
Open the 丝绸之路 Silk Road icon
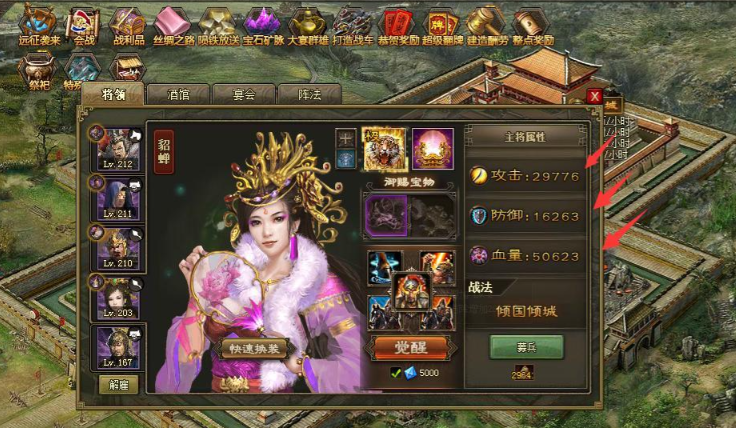pos(172,22)
